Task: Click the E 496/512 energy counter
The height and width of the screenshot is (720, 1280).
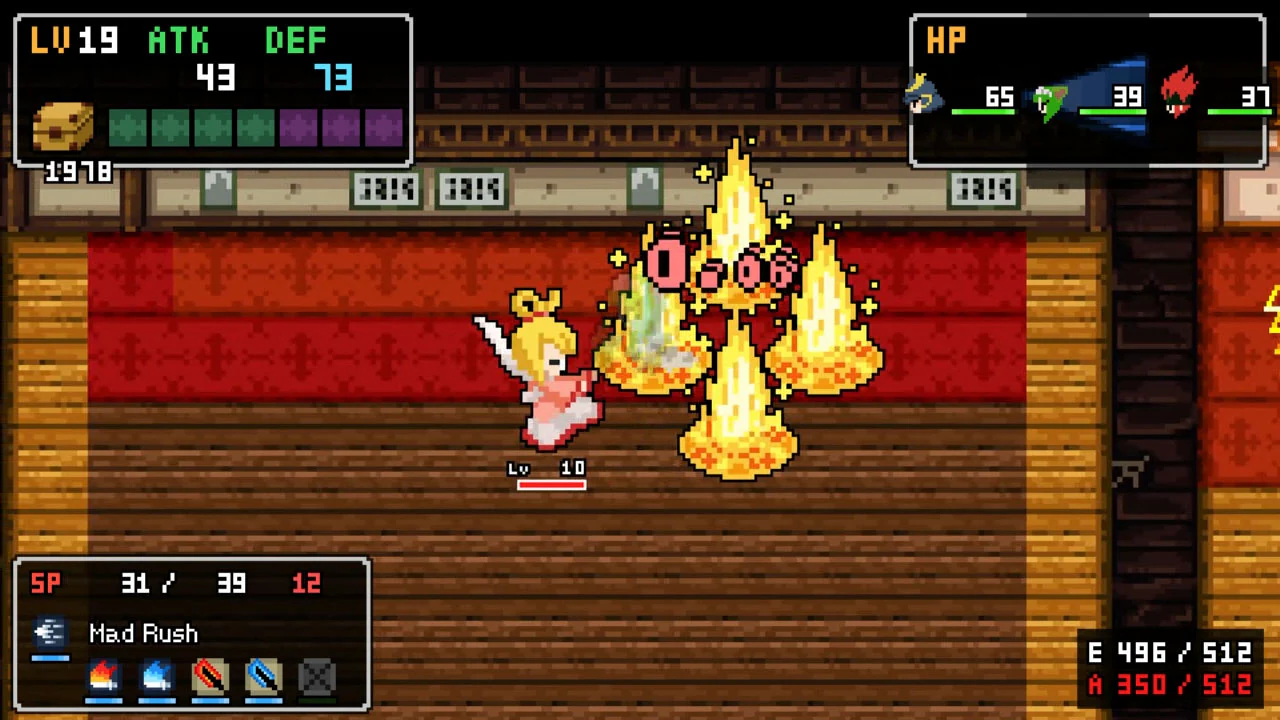Action: pos(1168,653)
